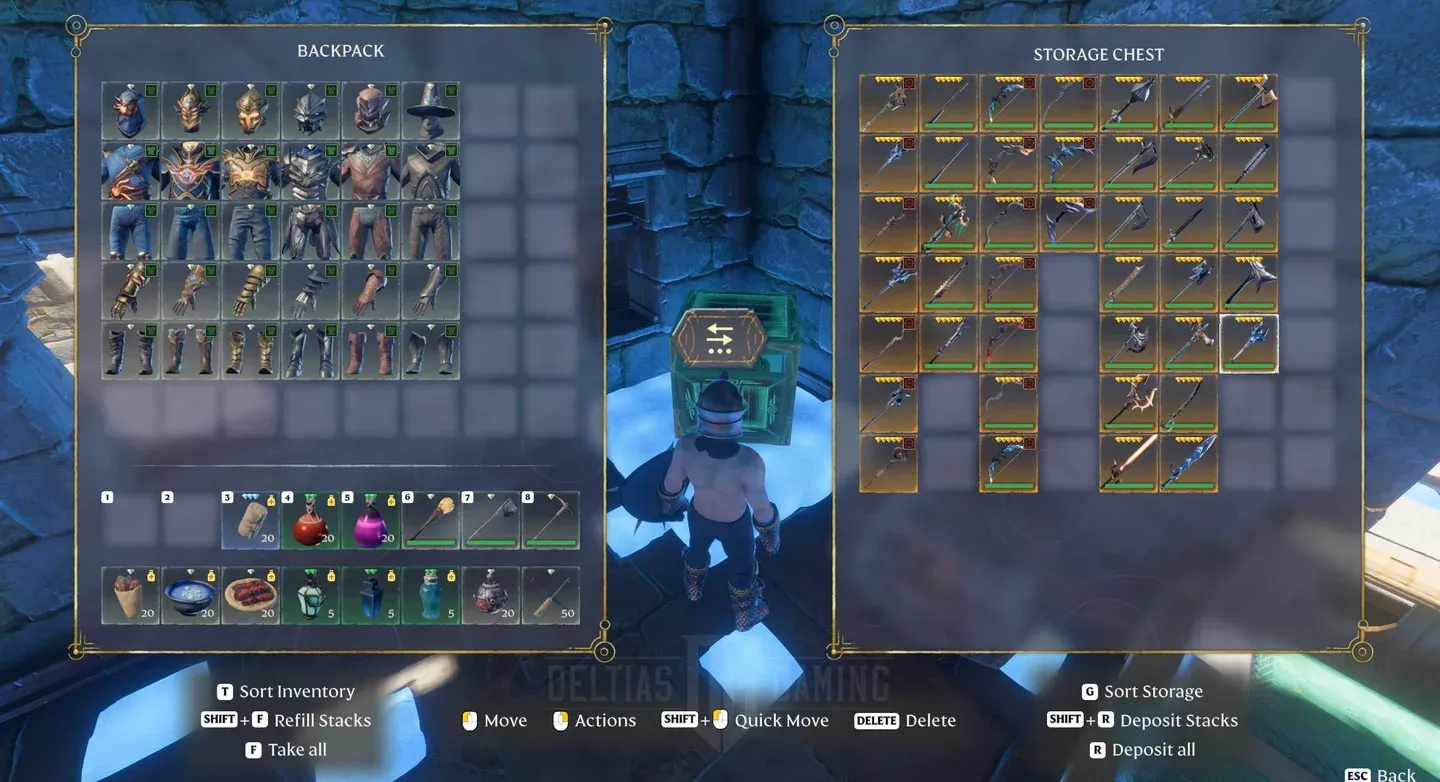The width and height of the screenshot is (1440, 782).
Task: Select the arrow stack showing 50
Action: pos(551,595)
